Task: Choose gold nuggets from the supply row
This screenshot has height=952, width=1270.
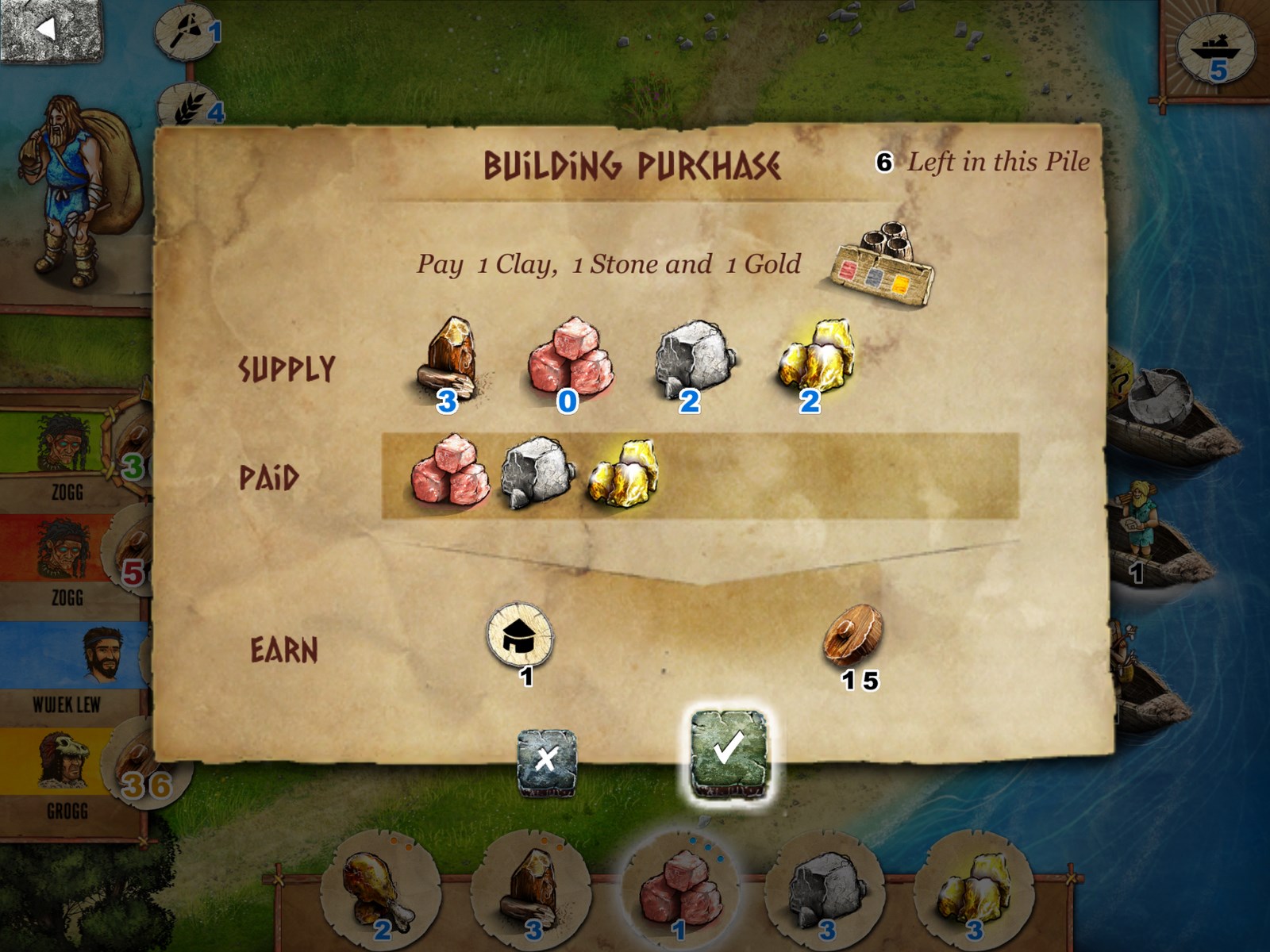Action: tap(815, 357)
